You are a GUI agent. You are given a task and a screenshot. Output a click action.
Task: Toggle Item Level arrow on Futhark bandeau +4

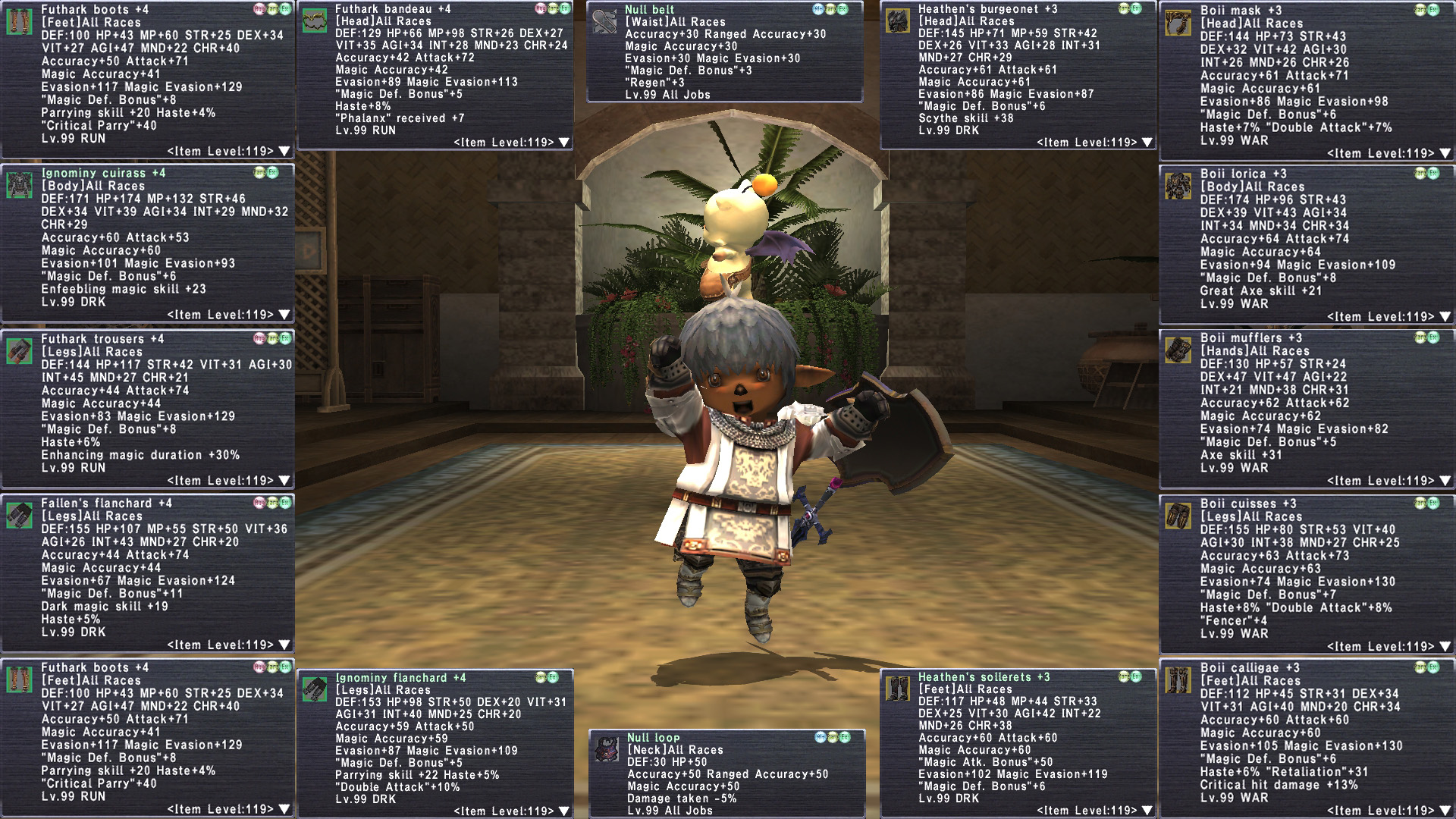pyautogui.click(x=563, y=143)
